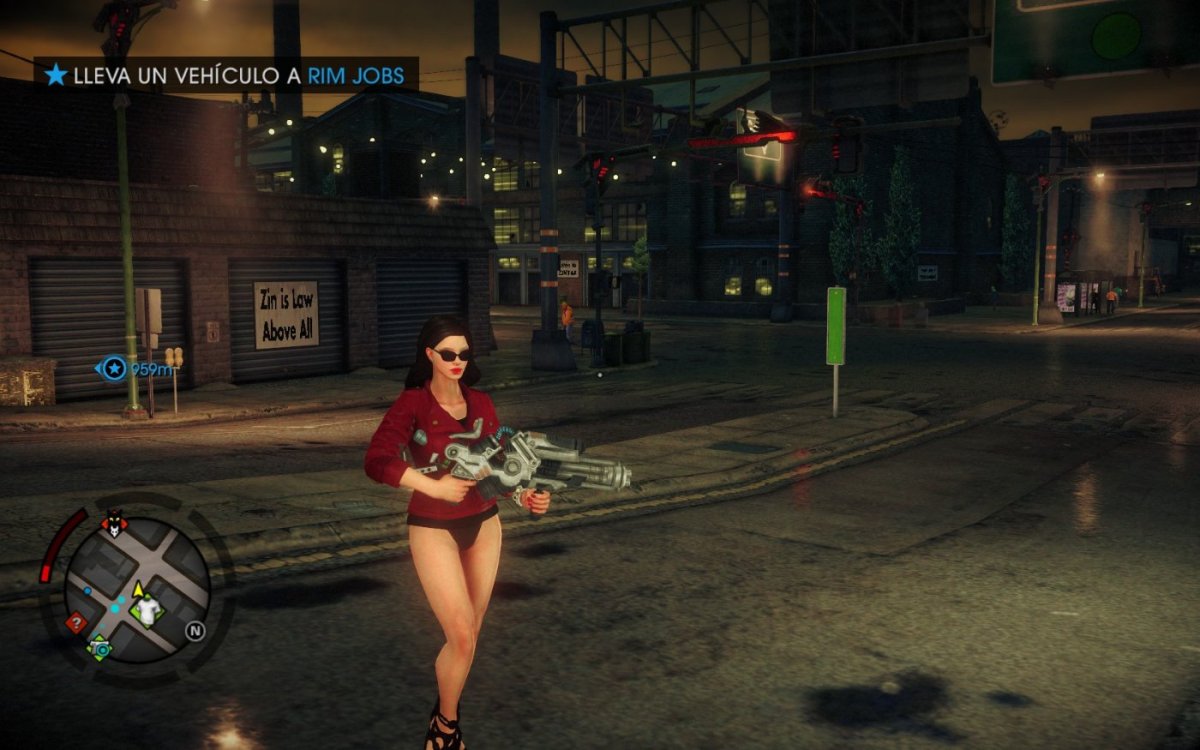
Task: Select the north compass indicator on the minimap
Action: pos(195,631)
